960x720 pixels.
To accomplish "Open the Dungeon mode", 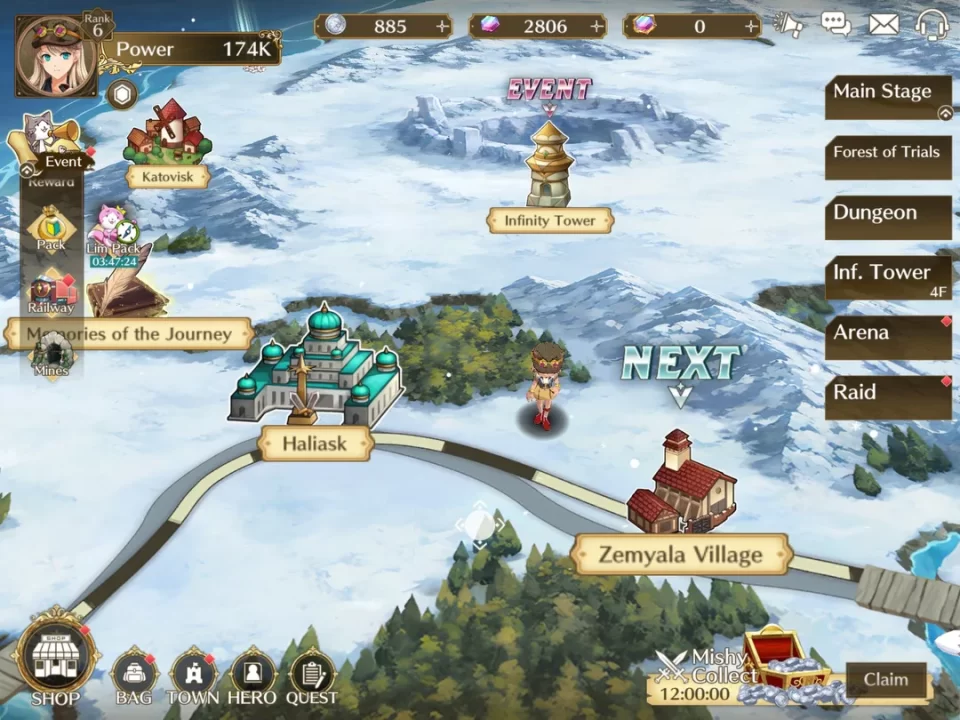I will pyautogui.click(x=886, y=214).
